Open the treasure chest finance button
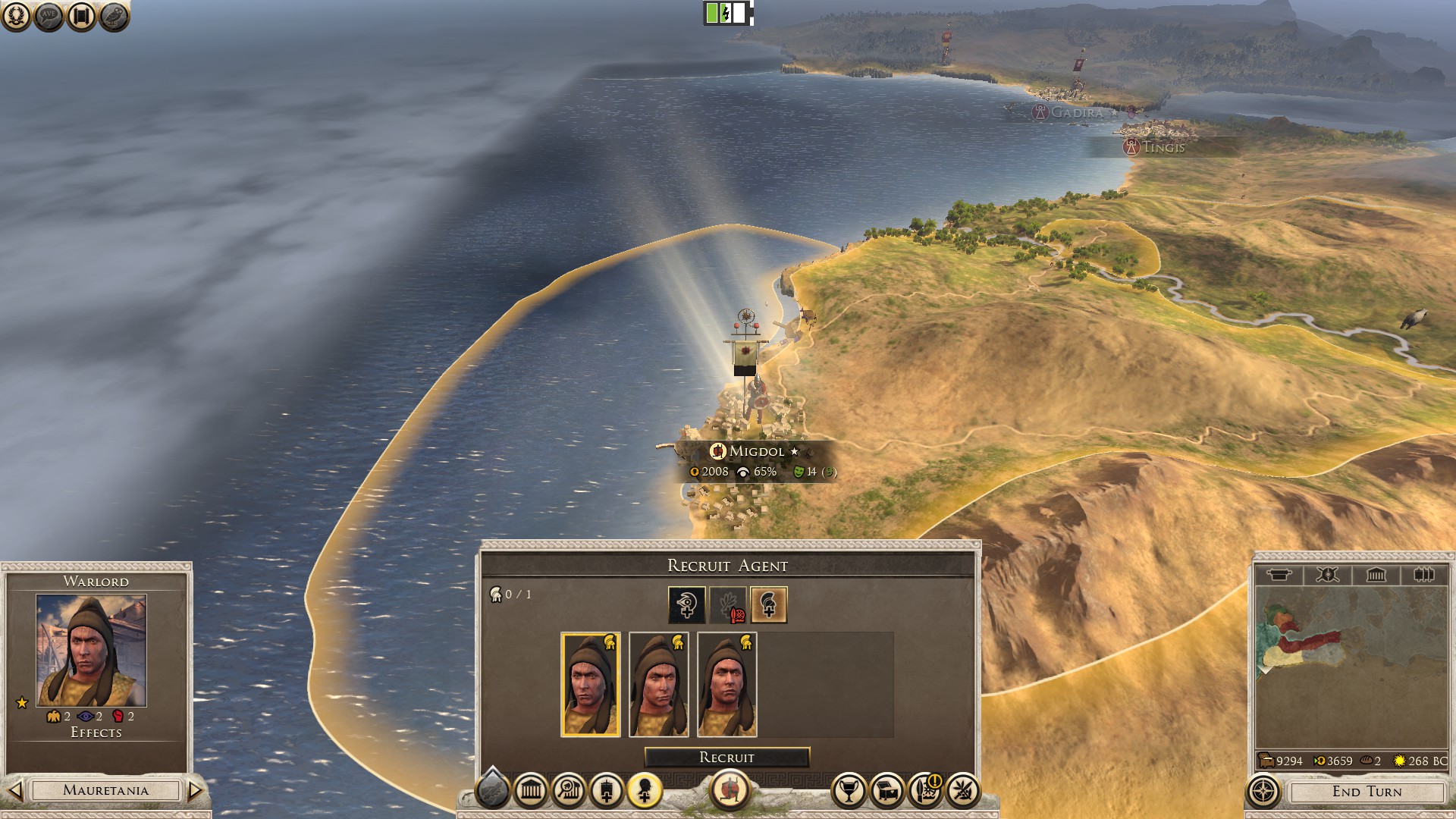This screenshot has height=819, width=1456. click(886, 792)
